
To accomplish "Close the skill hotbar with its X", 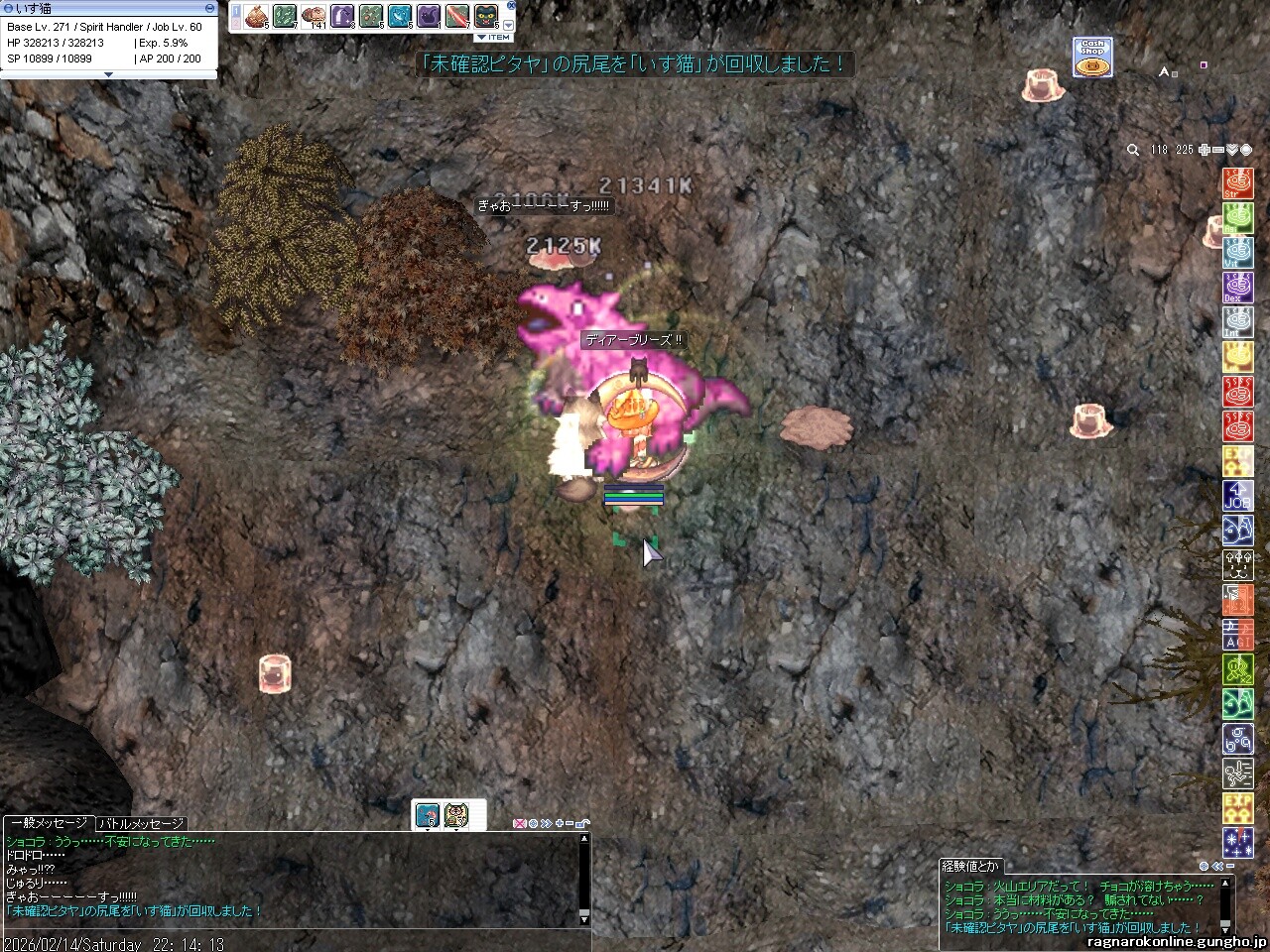I will point(511,5).
